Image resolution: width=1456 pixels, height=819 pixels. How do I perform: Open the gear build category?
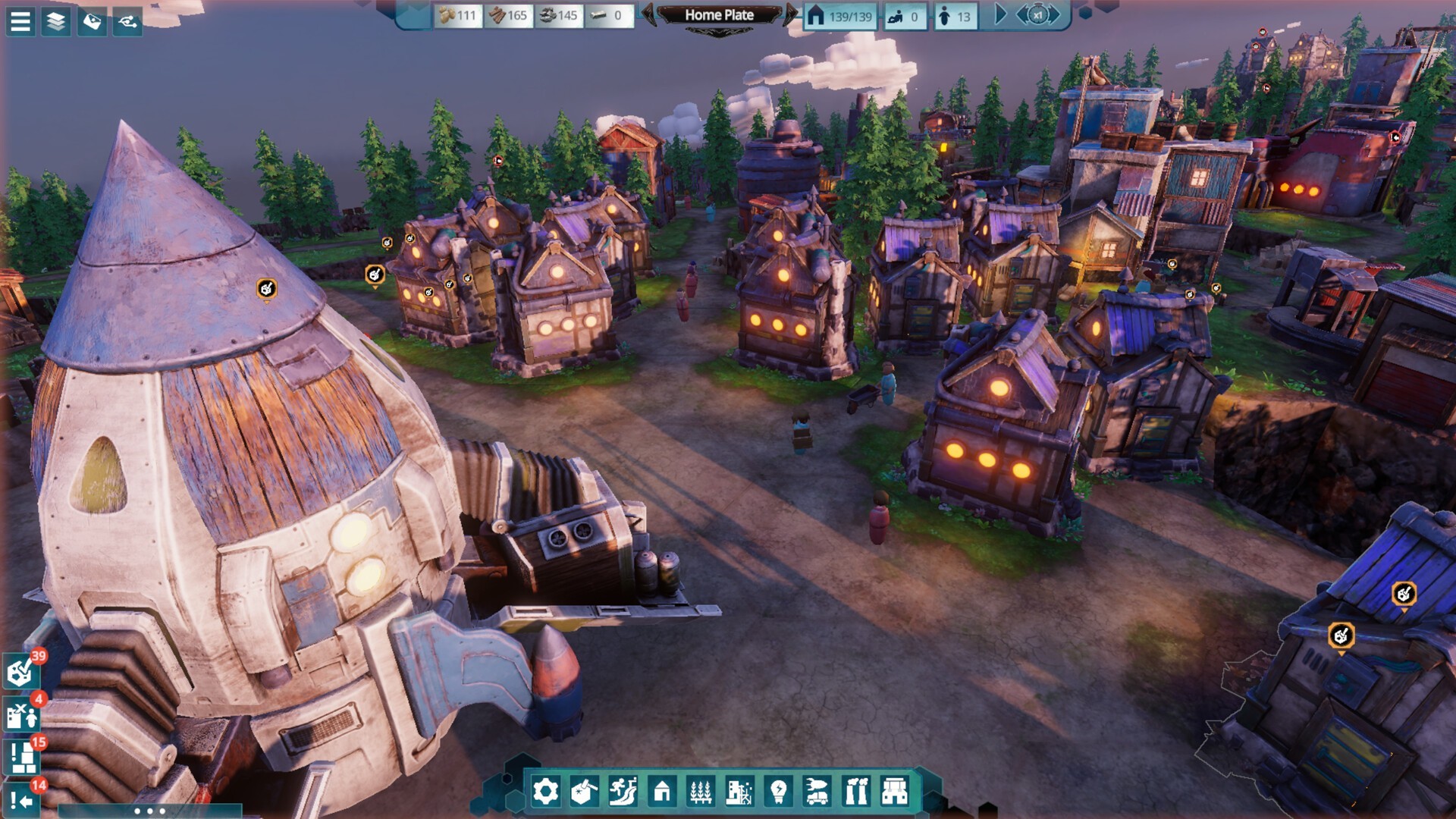pos(545,792)
